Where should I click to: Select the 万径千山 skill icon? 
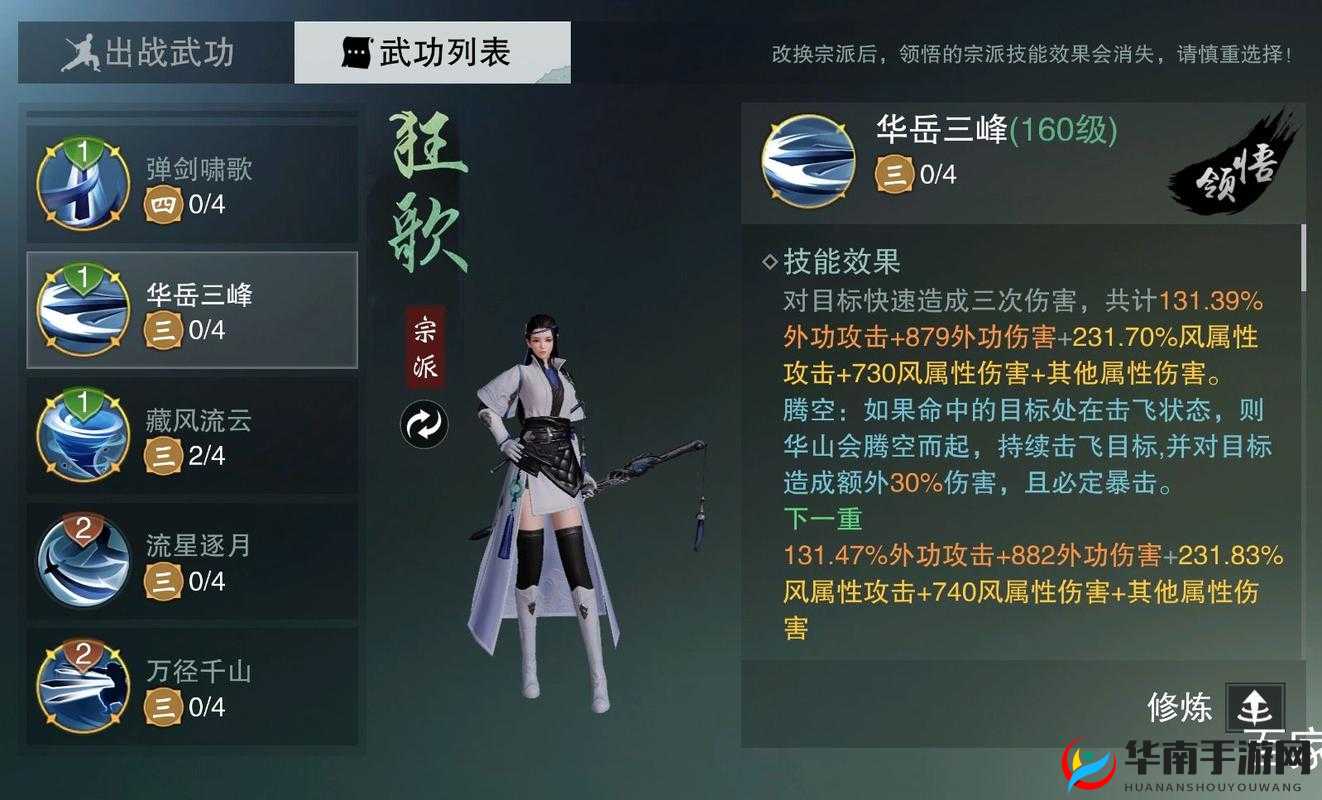point(83,686)
